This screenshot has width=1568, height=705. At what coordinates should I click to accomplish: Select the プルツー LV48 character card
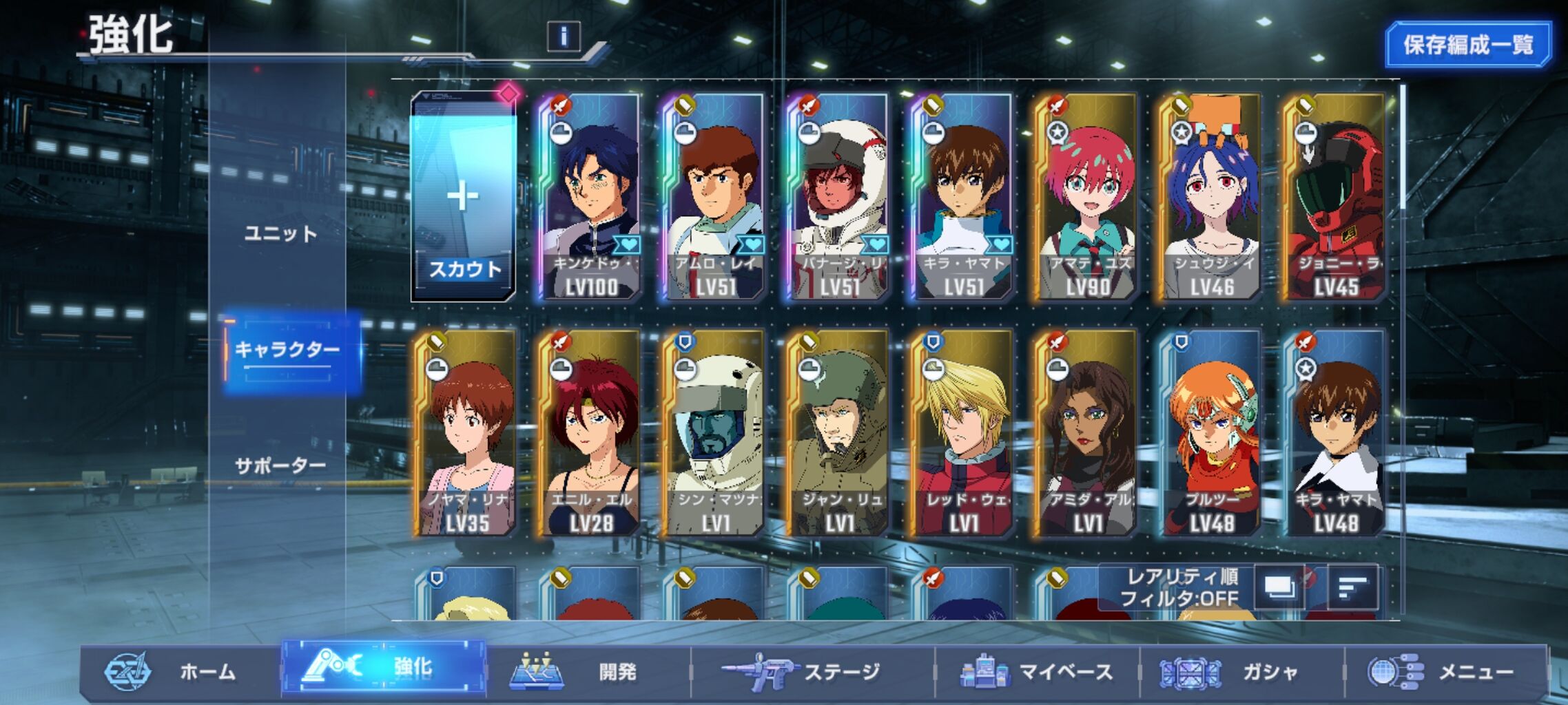1210,434
